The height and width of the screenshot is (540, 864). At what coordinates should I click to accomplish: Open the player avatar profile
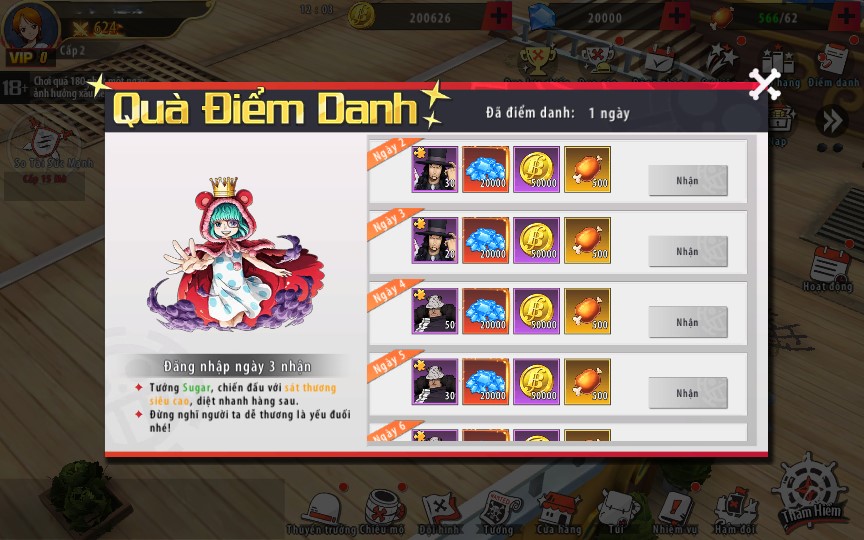[x=30, y=28]
